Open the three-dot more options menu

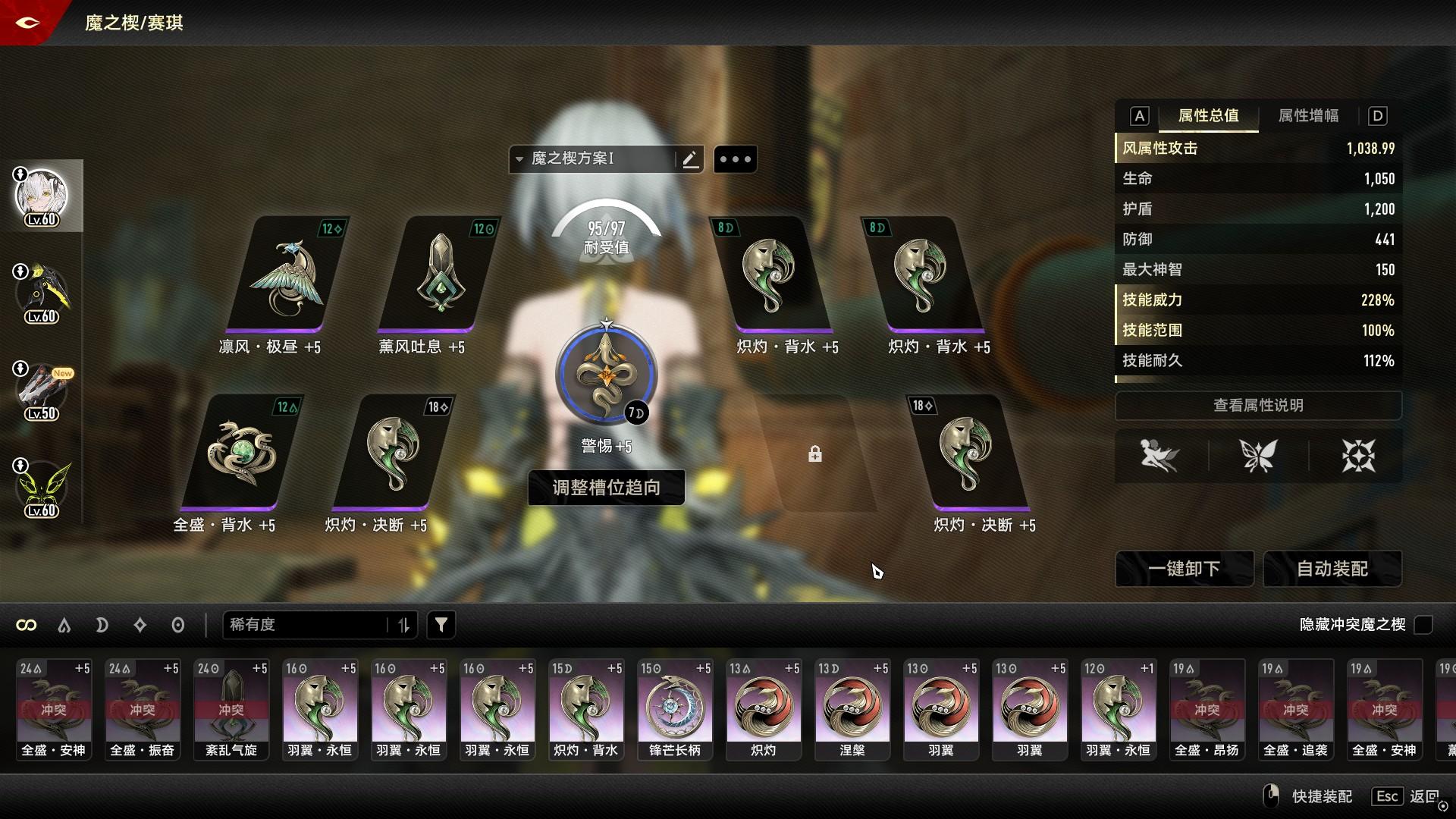tap(735, 159)
